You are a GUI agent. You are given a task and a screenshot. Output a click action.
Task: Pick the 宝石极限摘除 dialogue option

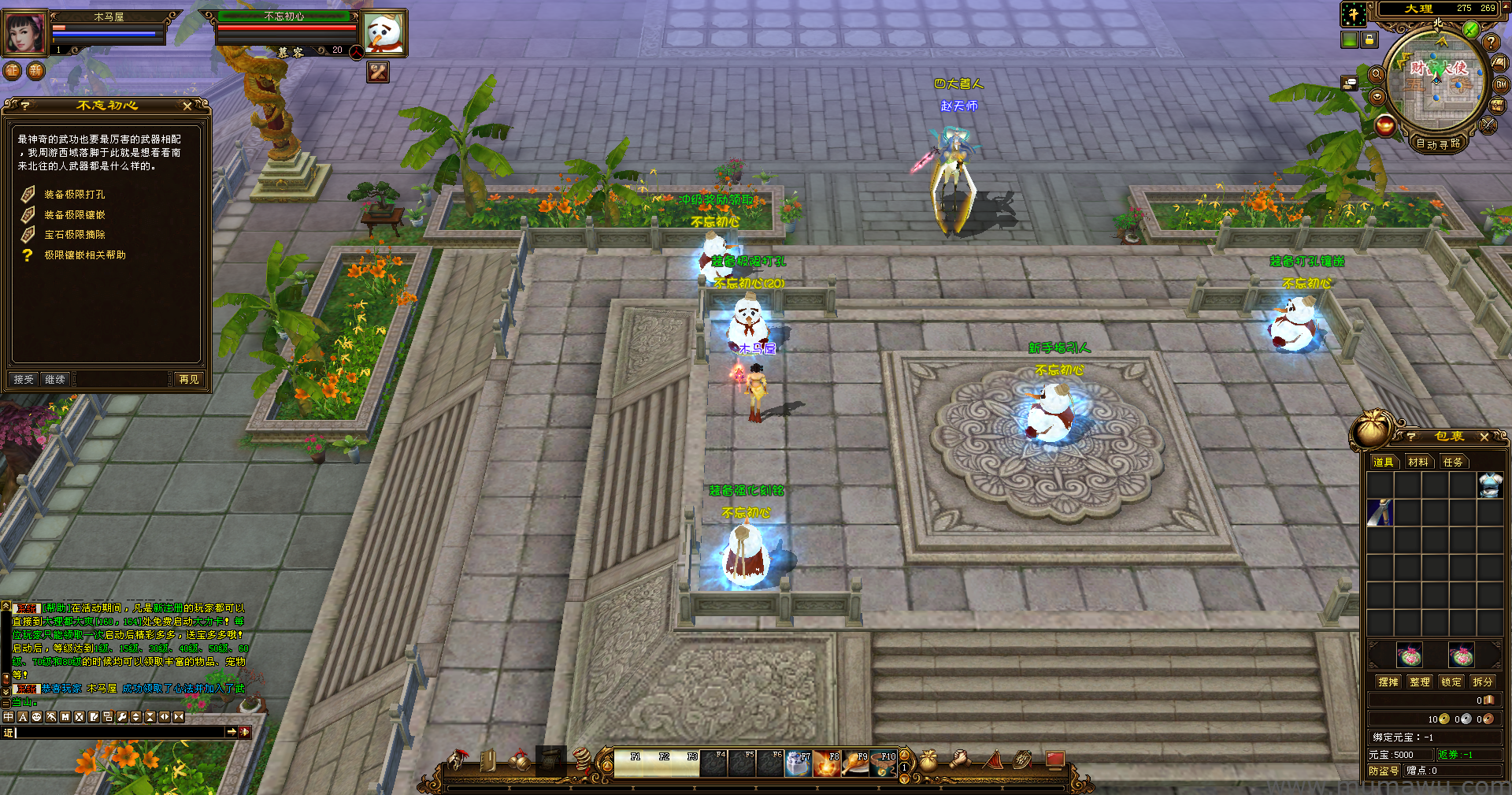(x=74, y=235)
